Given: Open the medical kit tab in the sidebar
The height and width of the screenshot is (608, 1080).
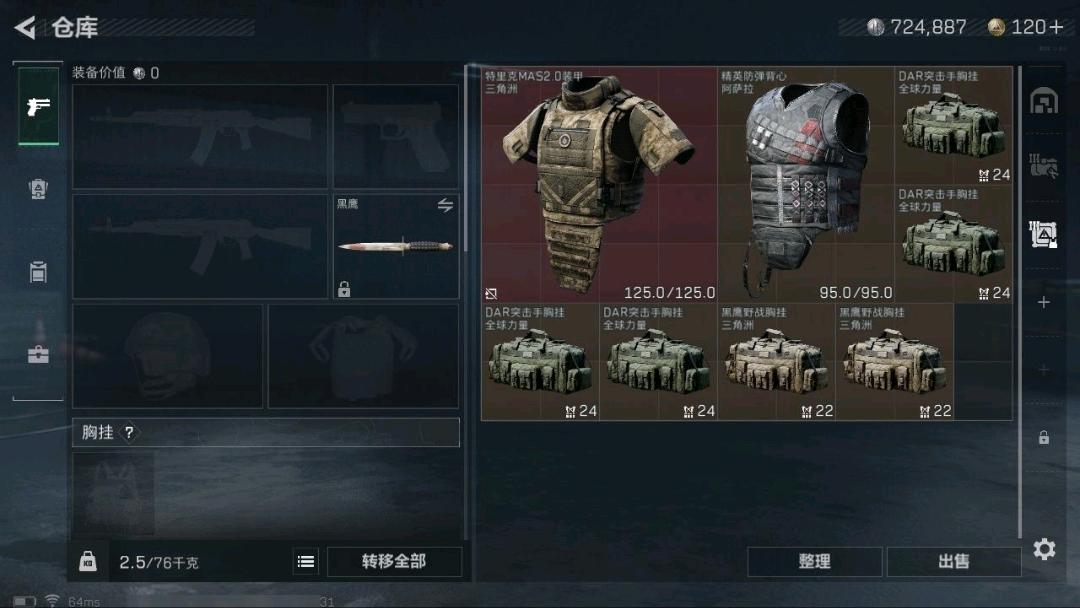Looking at the screenshot, I should [x=38, y=353].
